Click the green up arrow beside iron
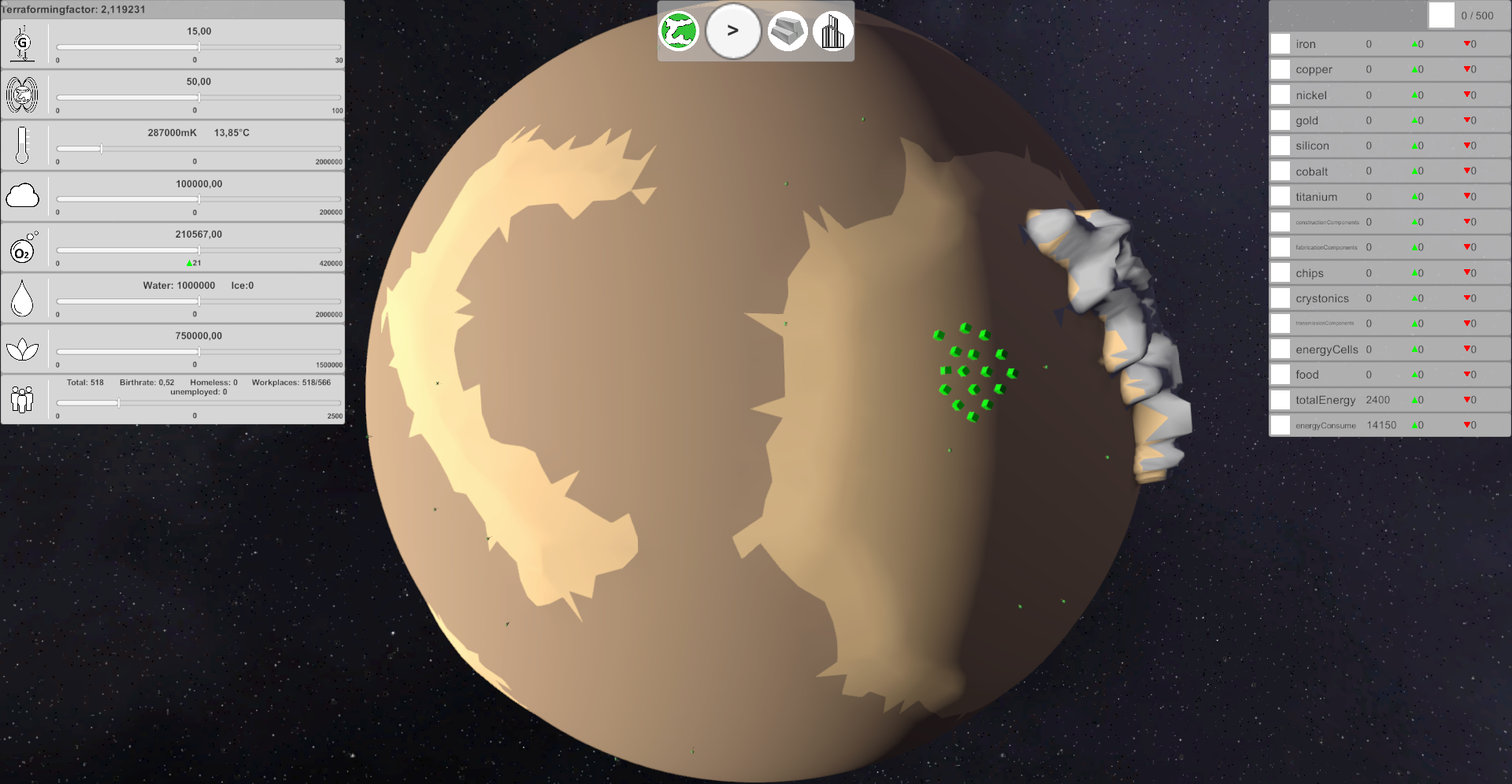This screenshot has height=784, width=1512. click(1416, 44)
